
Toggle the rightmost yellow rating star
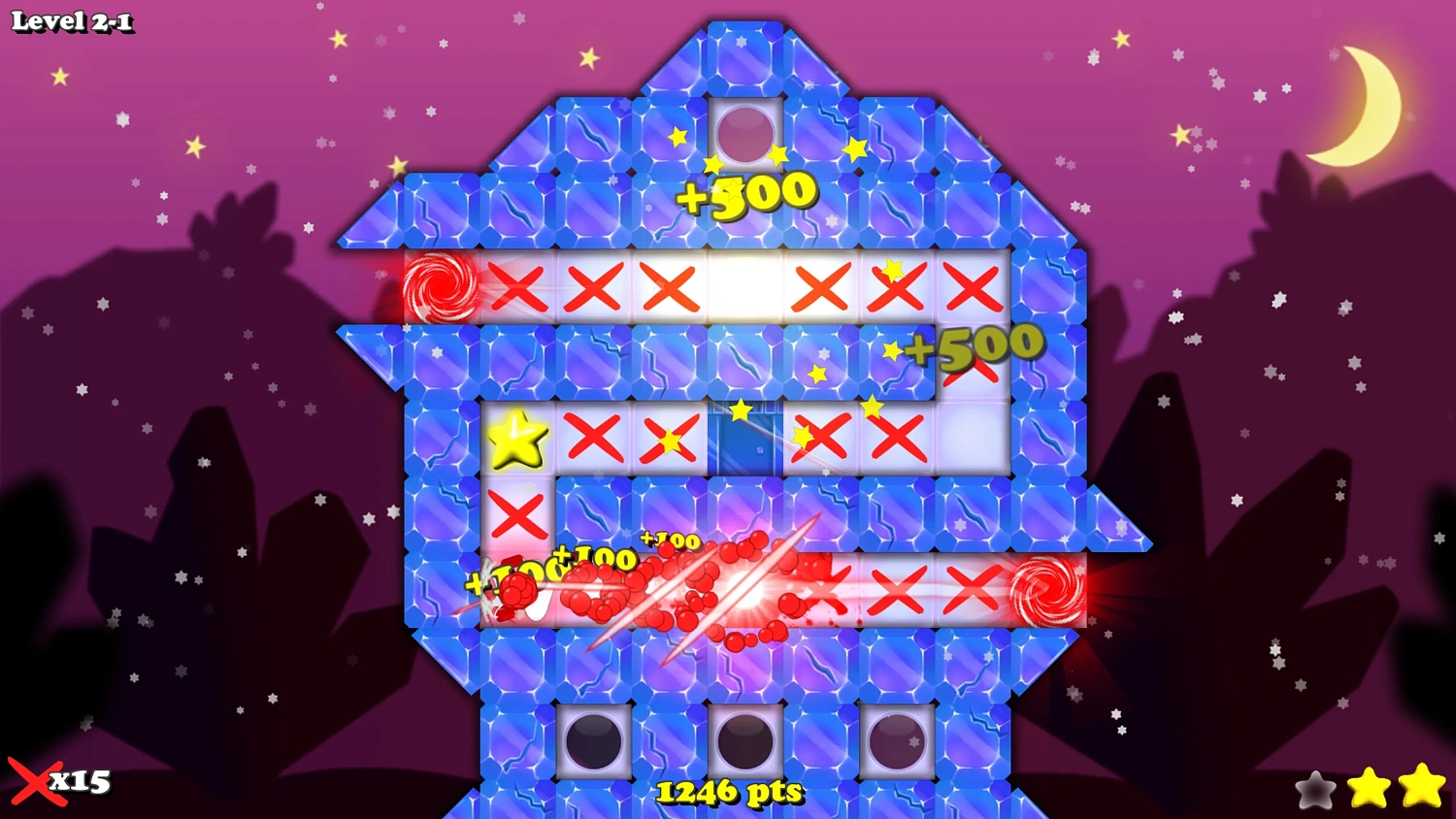tap(1420, 786)
